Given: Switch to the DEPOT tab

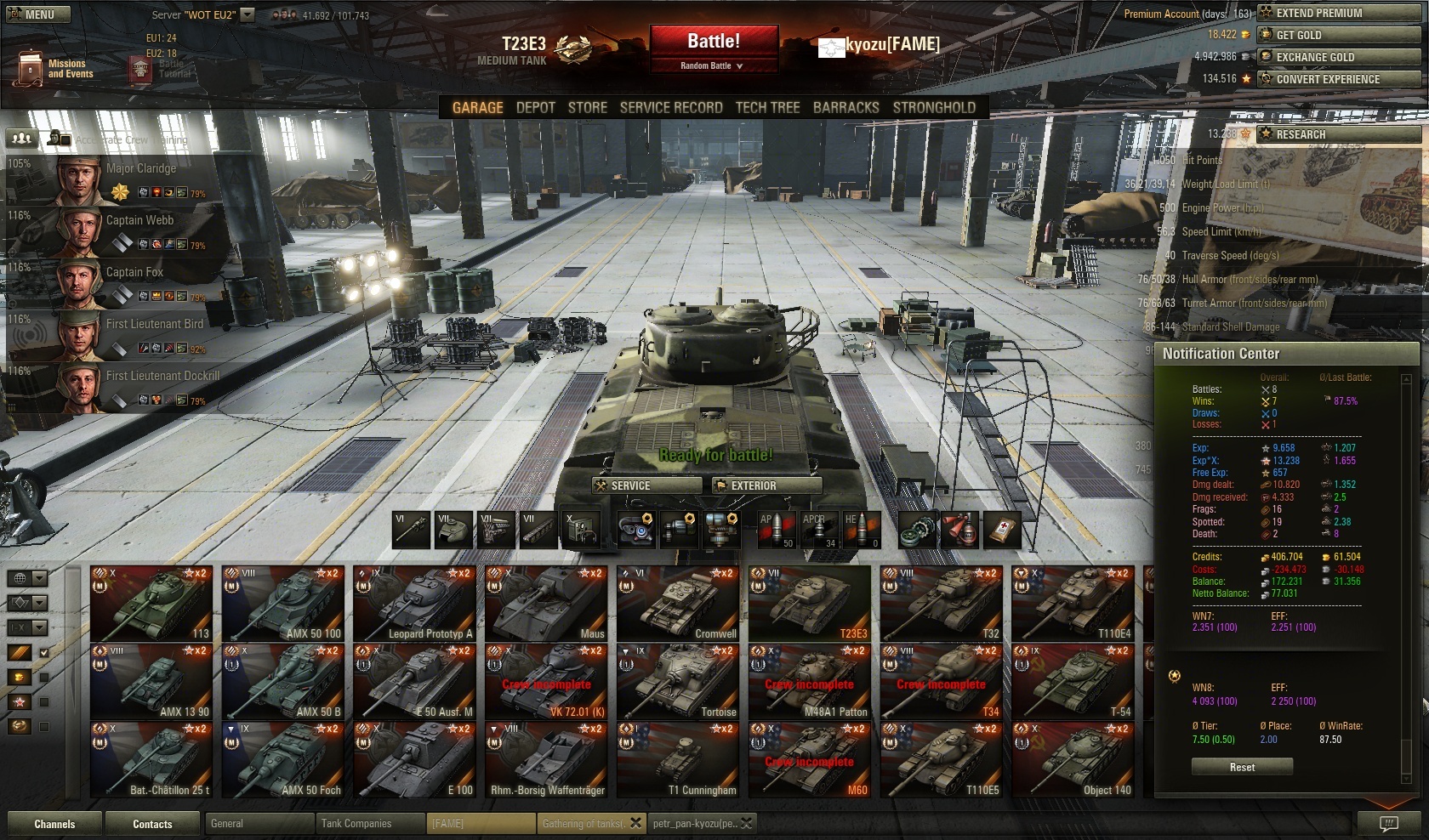Looking at the screenshot, I should click(535, 108).
